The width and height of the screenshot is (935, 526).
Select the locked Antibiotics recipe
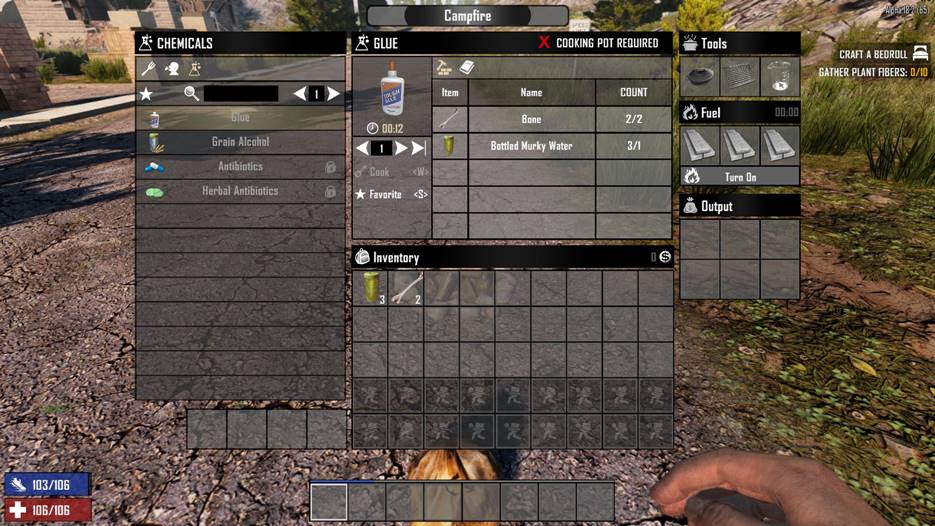tap(240, 167)
